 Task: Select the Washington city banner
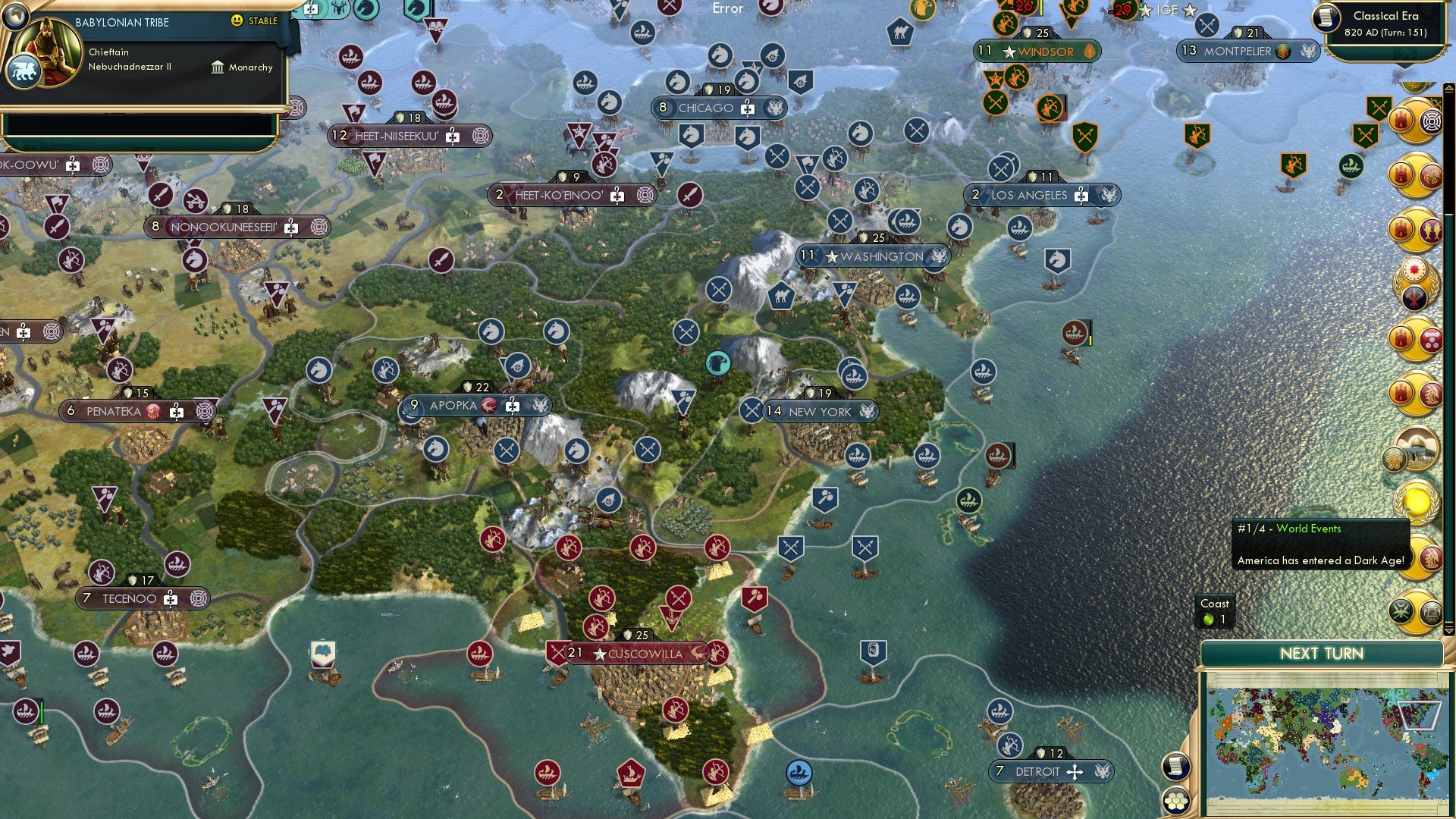pos(874,256)
